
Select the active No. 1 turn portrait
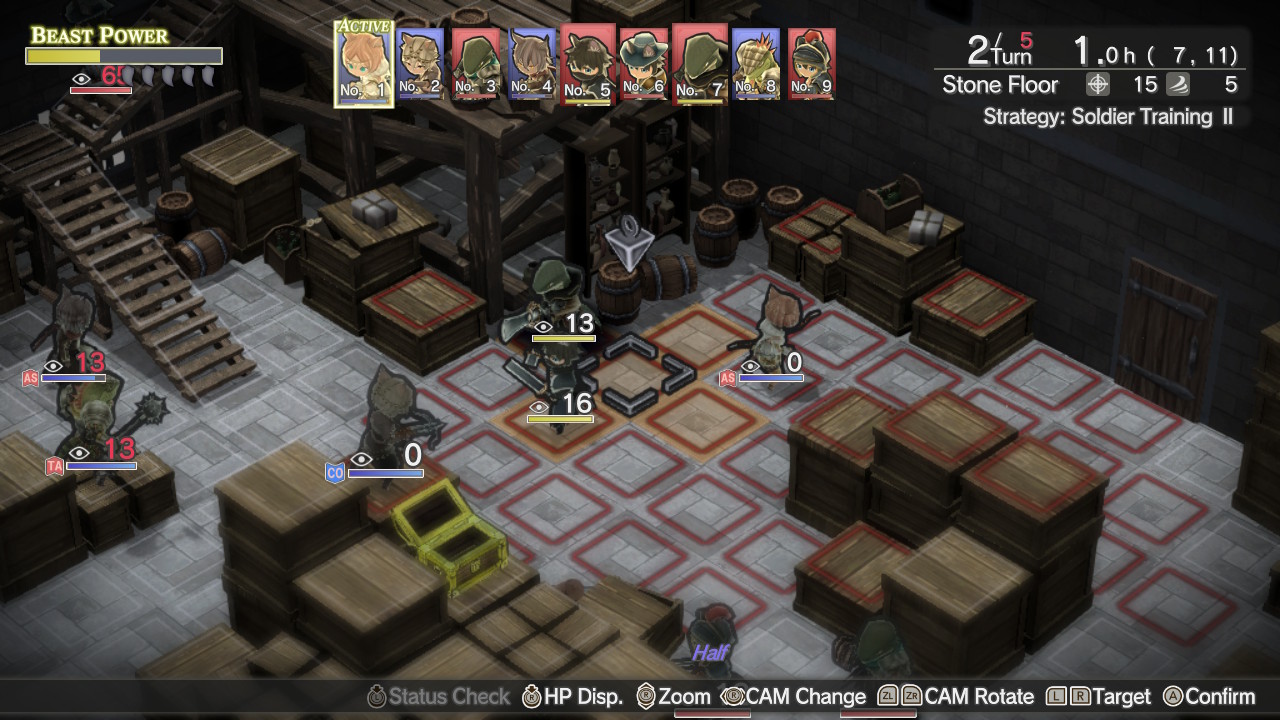363,62
